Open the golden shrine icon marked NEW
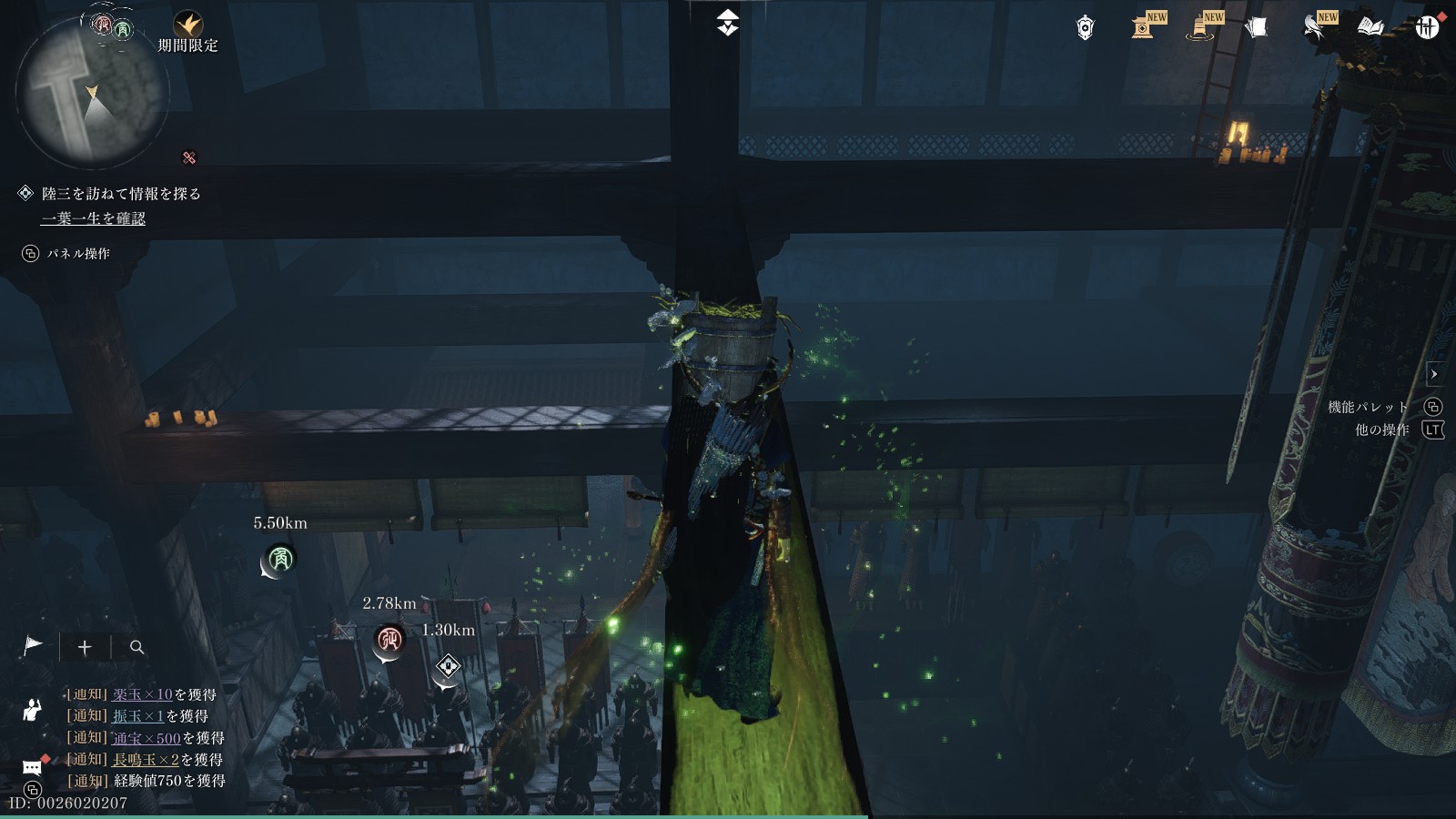 click(x=1145, y=27)
